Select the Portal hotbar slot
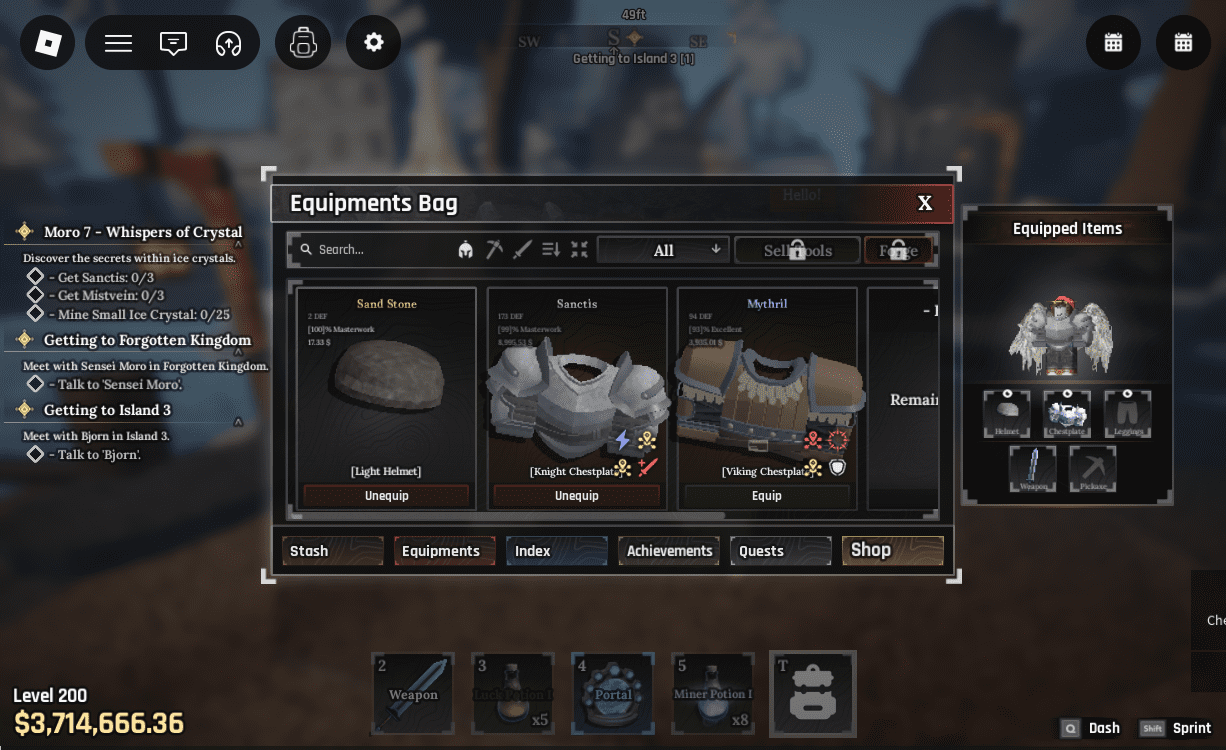Viewport: 1226px width, 750px height. pyautogui.click(x=613, y=693)
